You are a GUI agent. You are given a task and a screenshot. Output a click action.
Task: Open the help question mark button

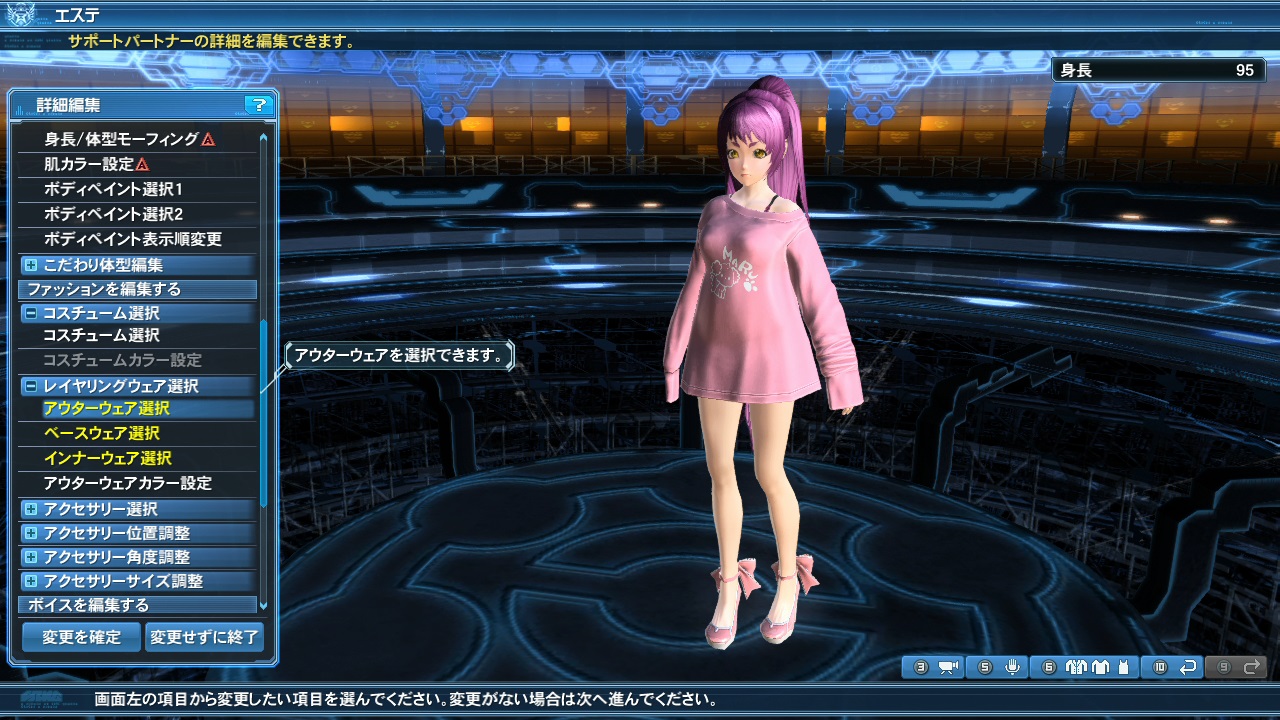pyautogui.click(x=258, y=104)
